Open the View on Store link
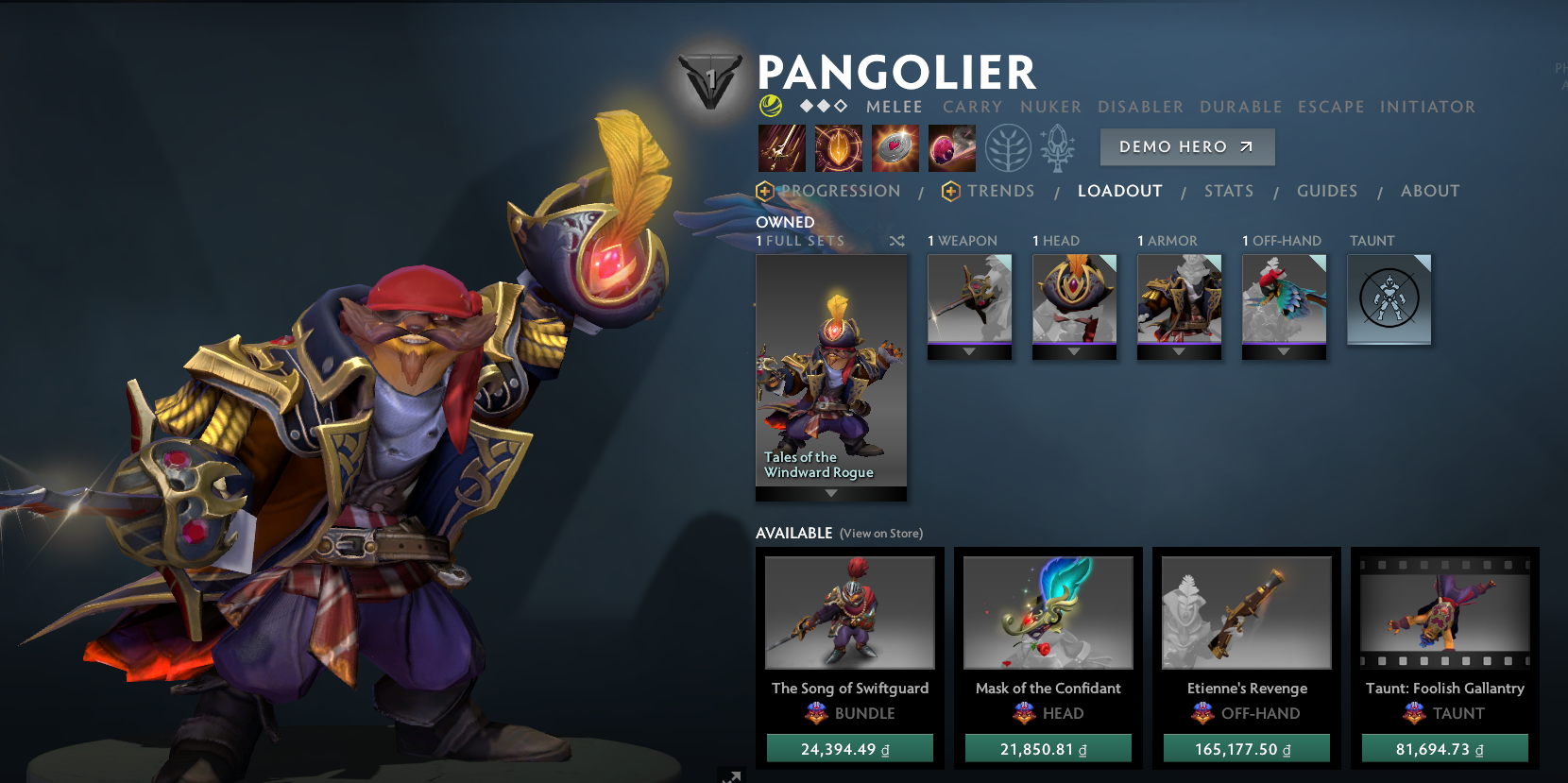This screenshot has width=1568, height=783. pos(880,533)
